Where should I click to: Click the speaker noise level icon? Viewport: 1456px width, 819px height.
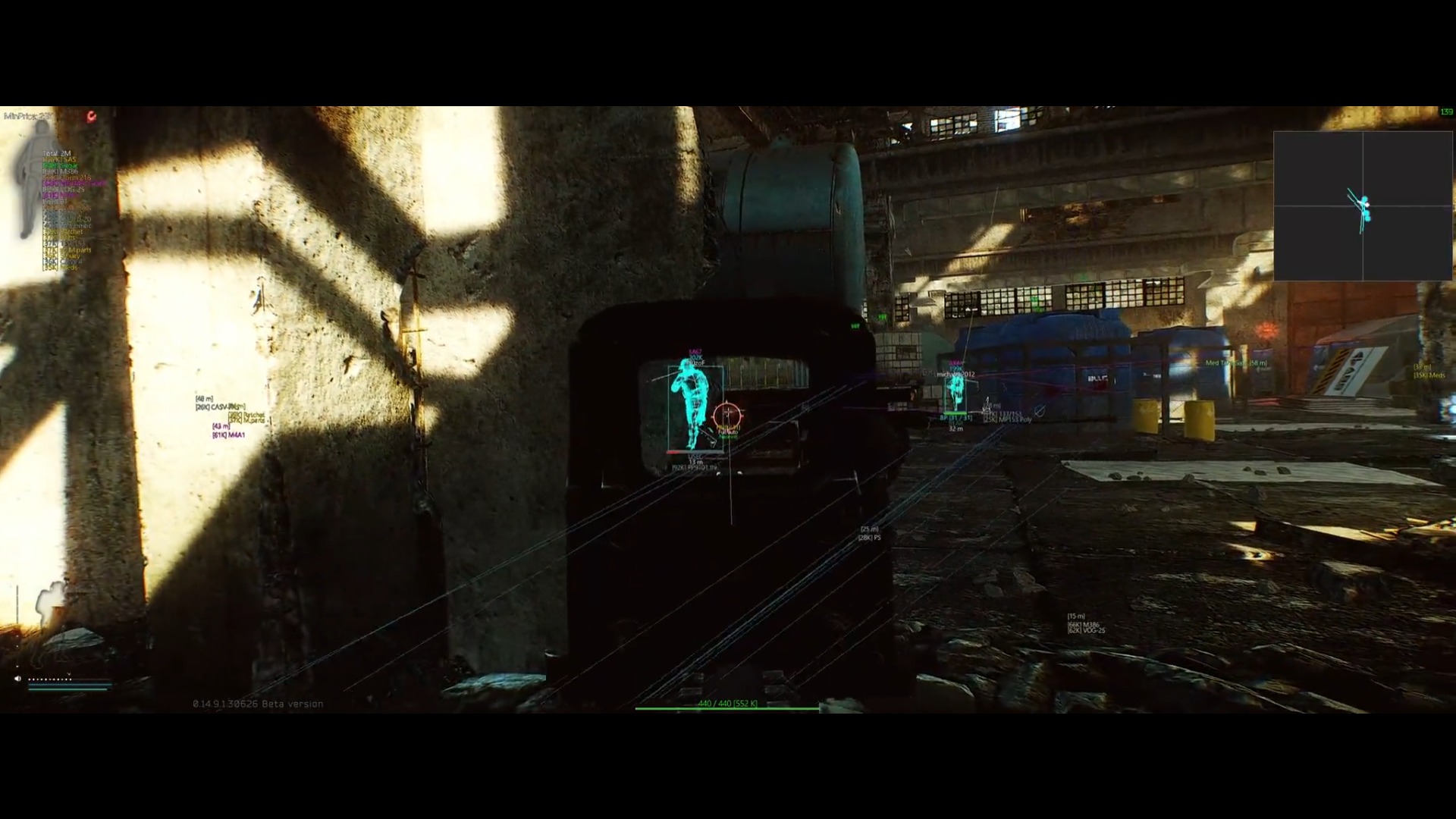17,679
